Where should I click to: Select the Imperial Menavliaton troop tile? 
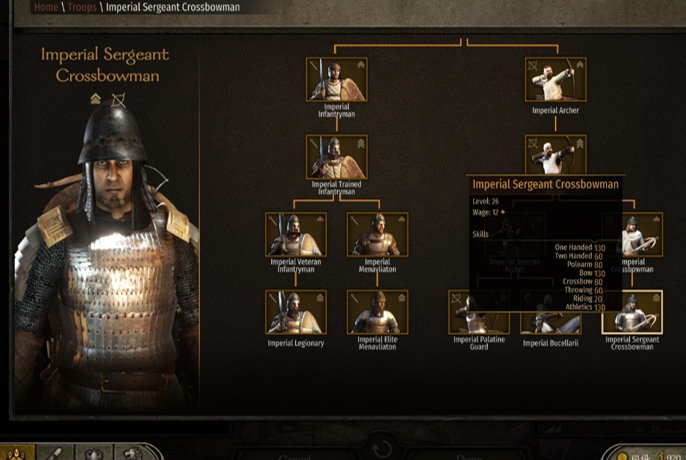pos(377,234)
